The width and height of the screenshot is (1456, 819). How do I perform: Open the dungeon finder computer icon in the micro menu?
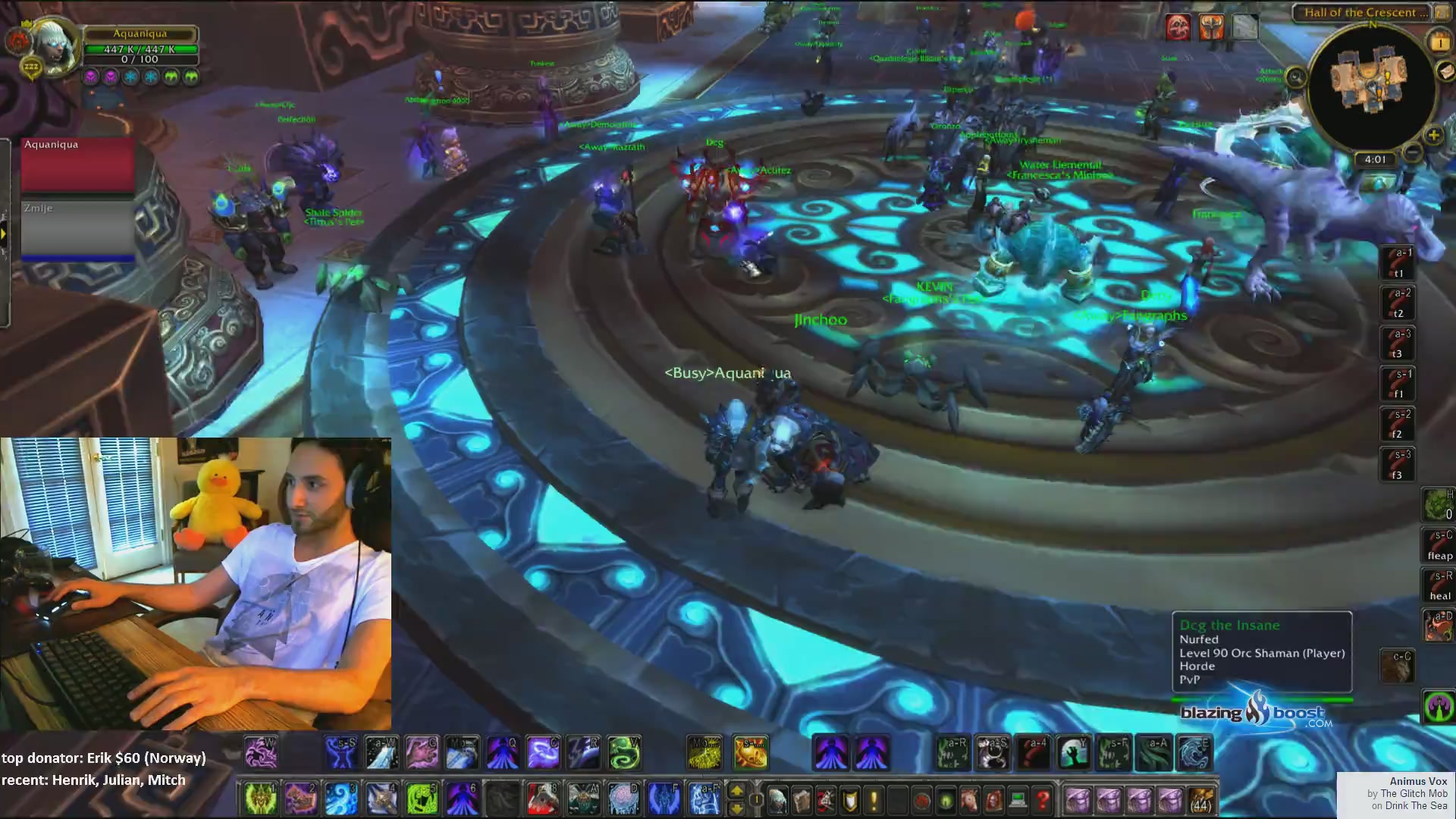tap(1017, 800)
